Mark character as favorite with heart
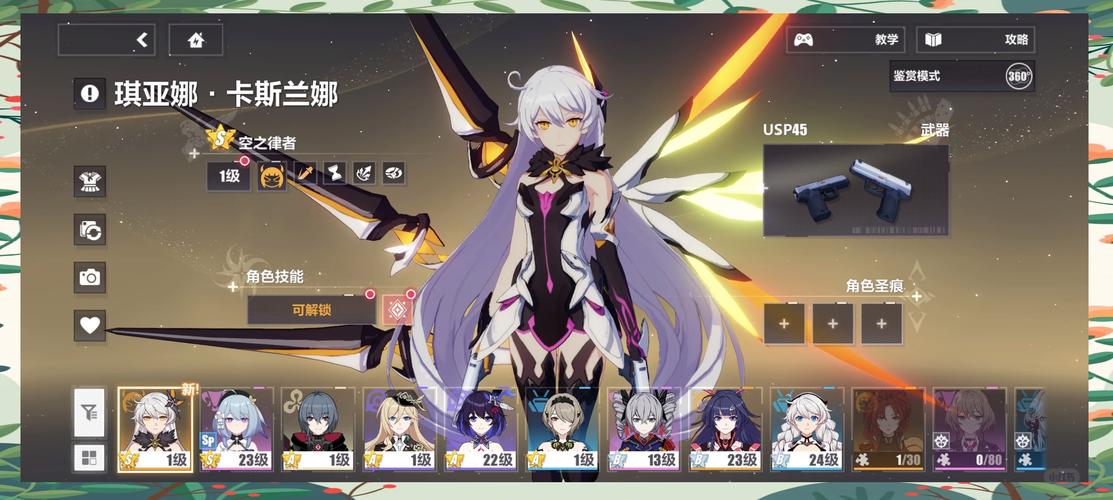Viewport: 1113px width, 500px height. coord(90,325)
